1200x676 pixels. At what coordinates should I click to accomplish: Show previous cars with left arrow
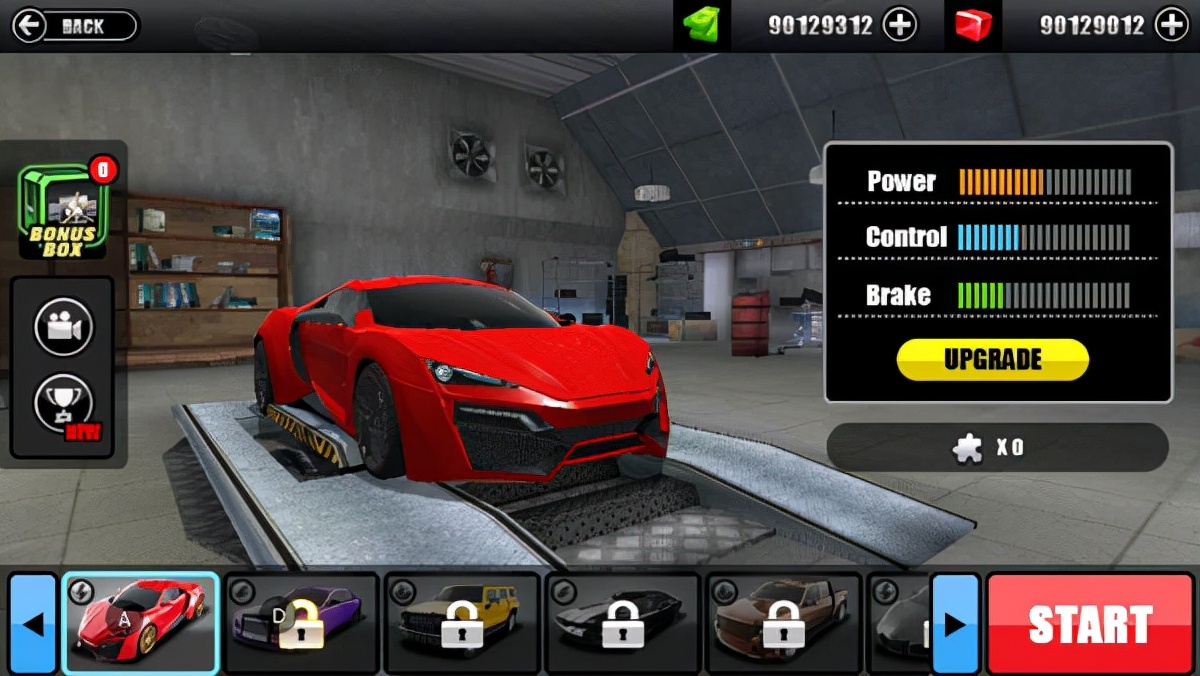(33, 624)
